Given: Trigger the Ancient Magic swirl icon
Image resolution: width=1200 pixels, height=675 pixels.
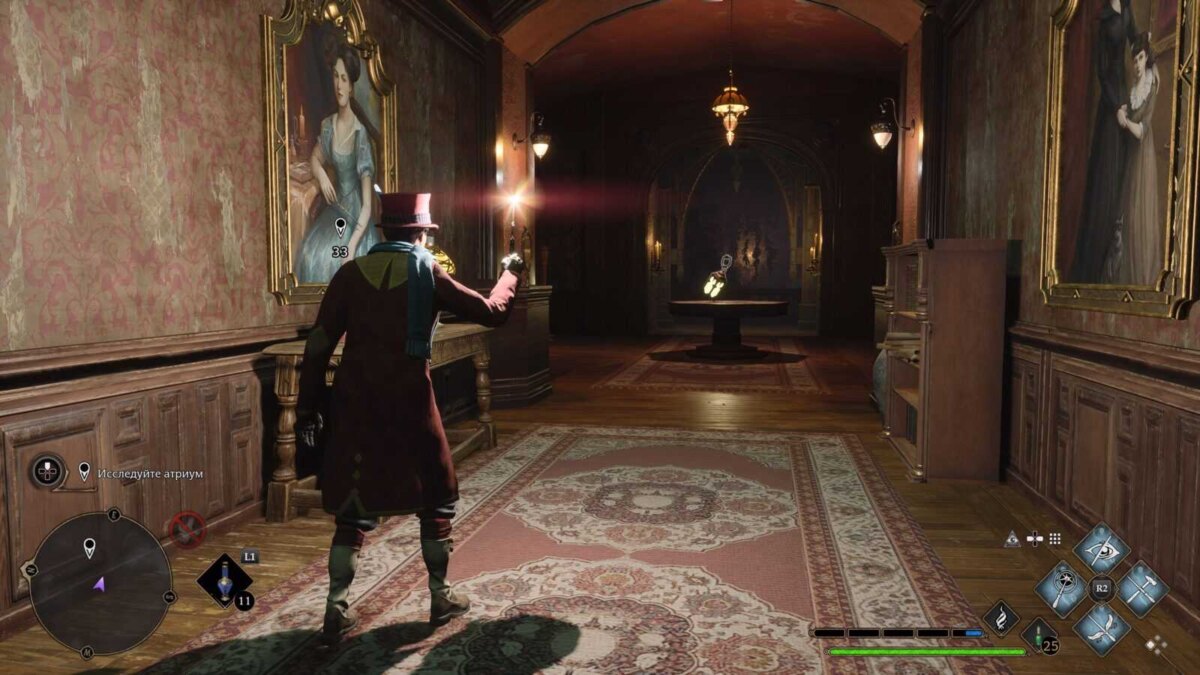Looking at the screenshot, I should [1001, 617].
